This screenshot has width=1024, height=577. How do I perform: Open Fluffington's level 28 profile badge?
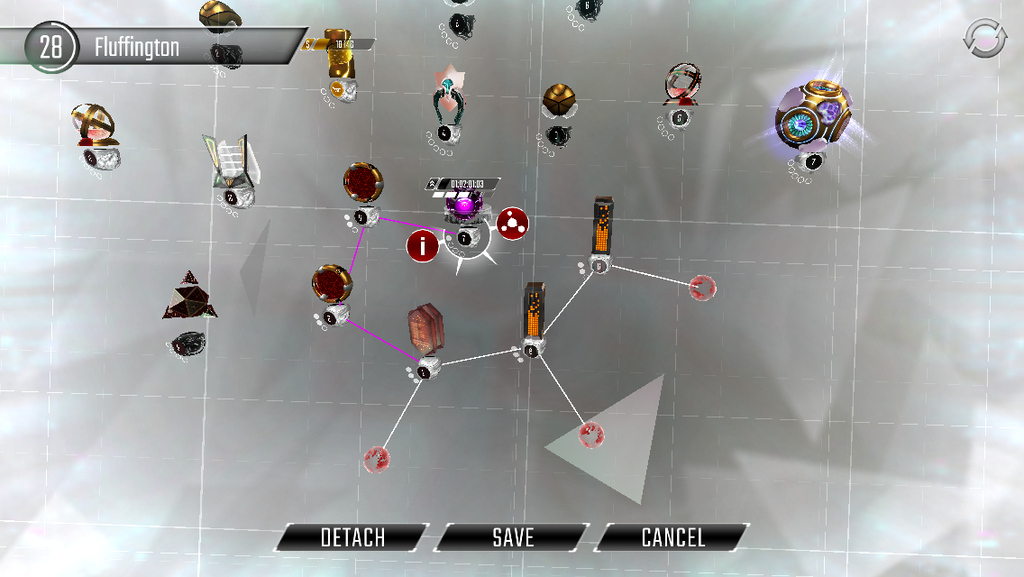tap(50, 47)
